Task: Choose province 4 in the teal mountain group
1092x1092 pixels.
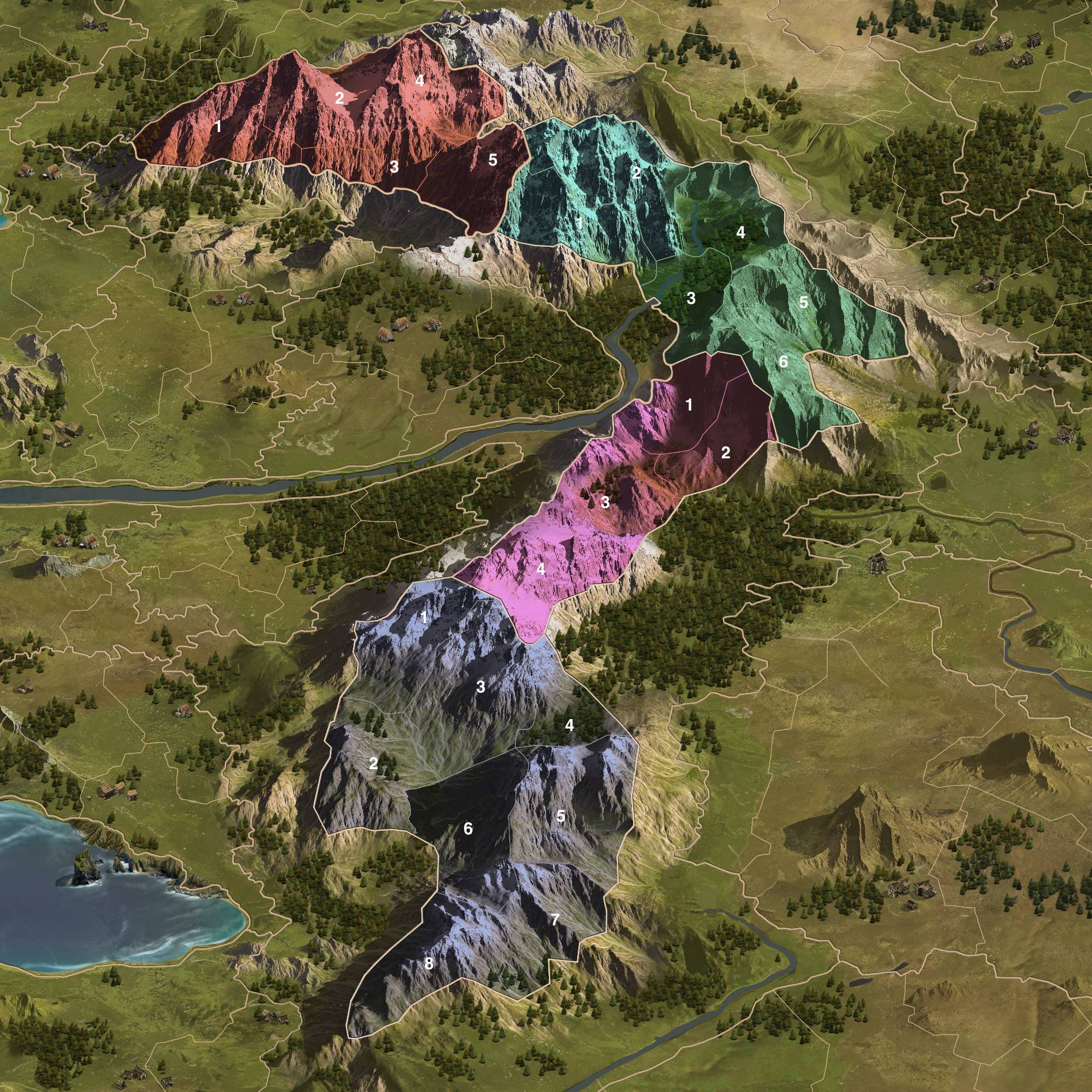Action: (x=741, y=232)
